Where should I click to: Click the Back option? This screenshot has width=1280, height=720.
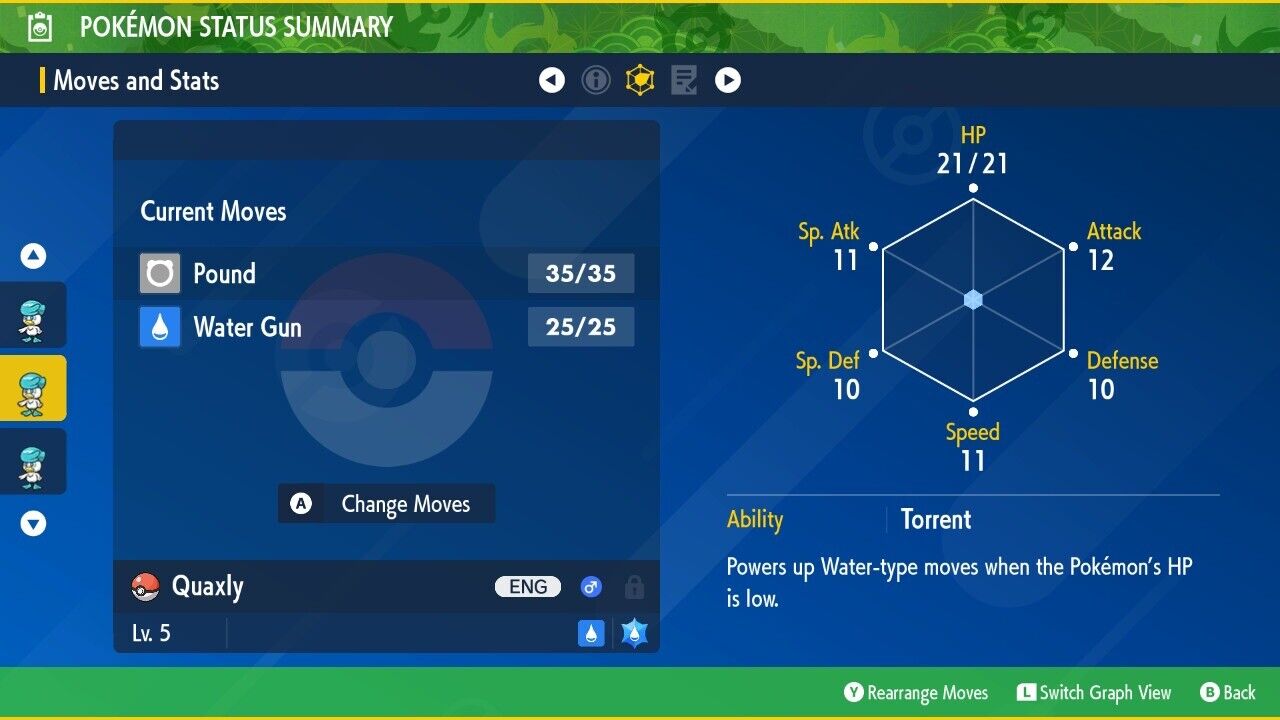[x=1227, y=693]
